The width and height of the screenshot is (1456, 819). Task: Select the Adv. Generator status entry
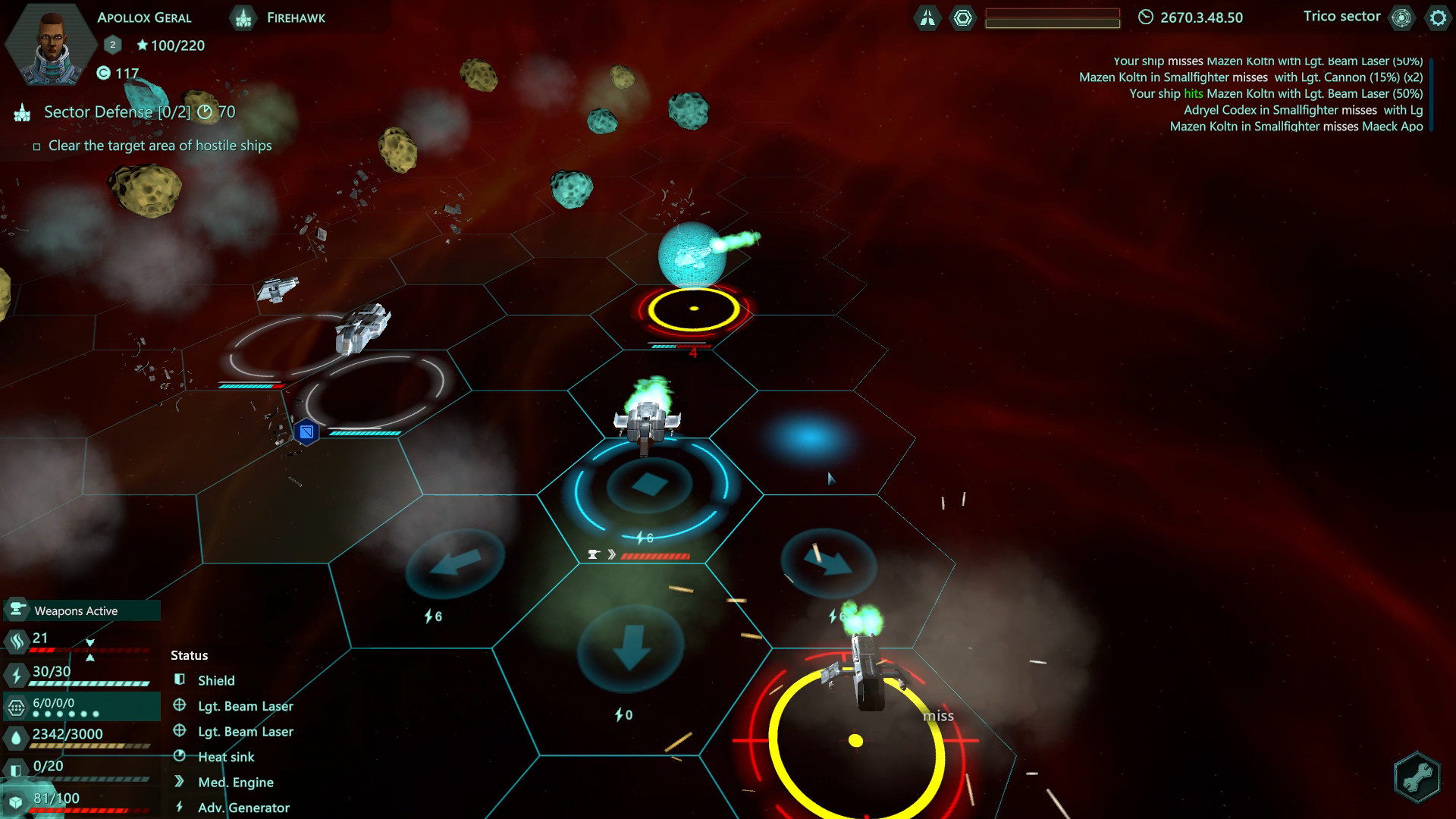(243, 807)
